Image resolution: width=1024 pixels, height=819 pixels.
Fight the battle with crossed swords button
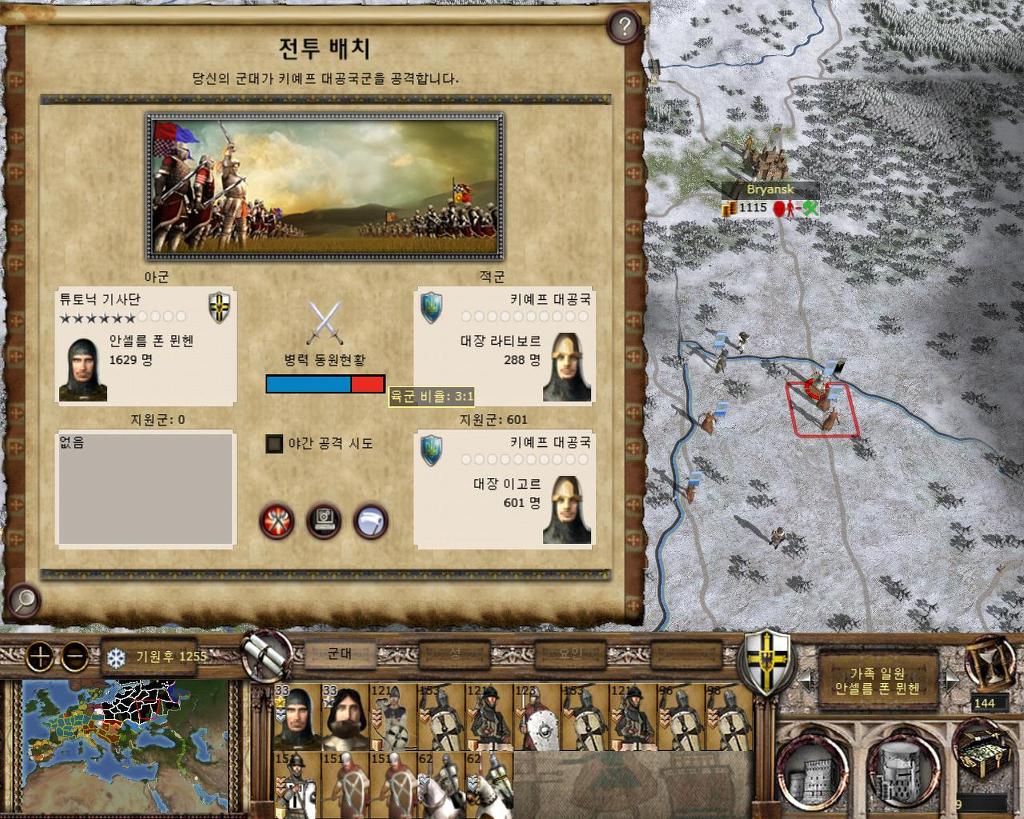click(277, 521)
